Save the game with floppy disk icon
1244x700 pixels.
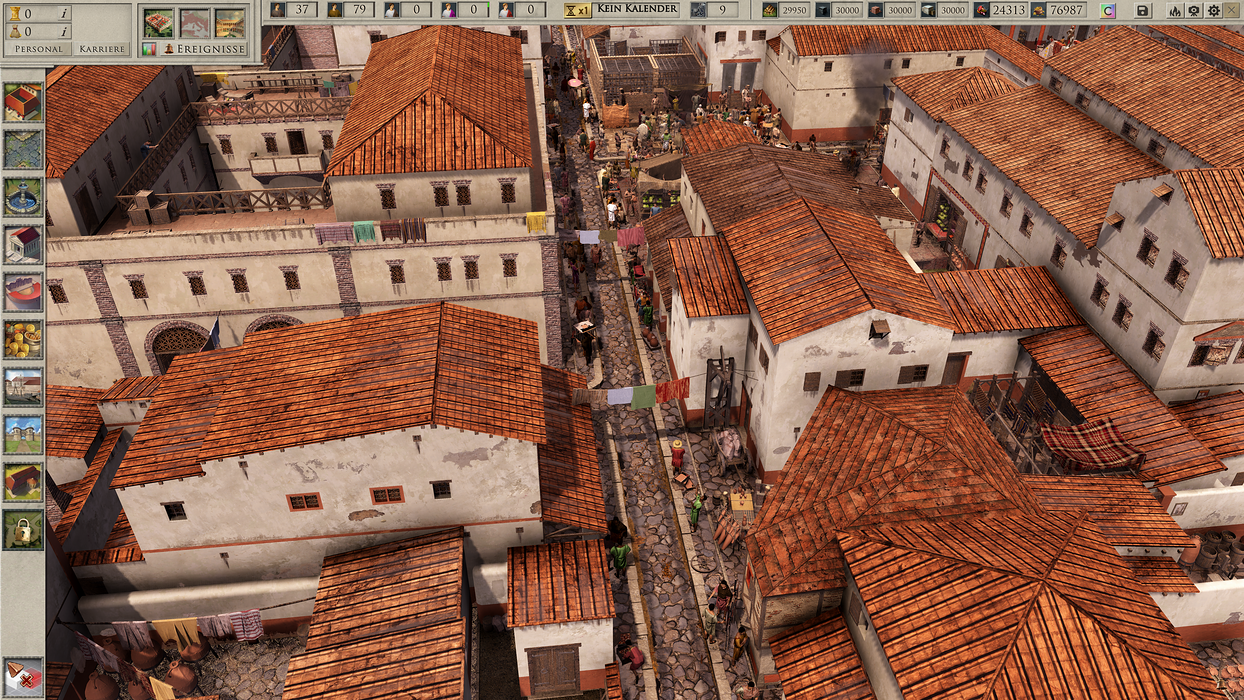(1143, 10)
